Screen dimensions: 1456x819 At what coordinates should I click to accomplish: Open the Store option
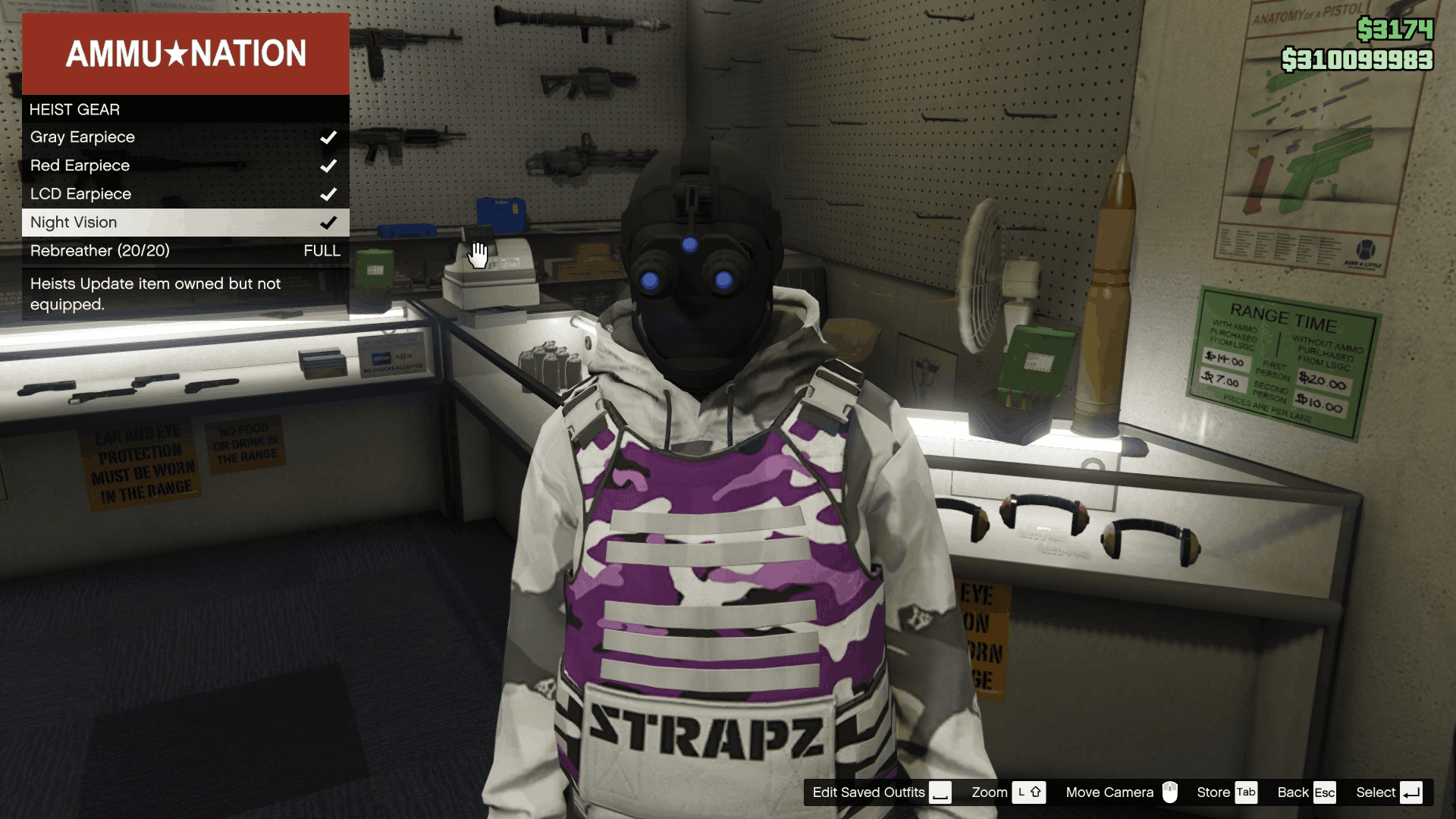tap(1226, 792)
